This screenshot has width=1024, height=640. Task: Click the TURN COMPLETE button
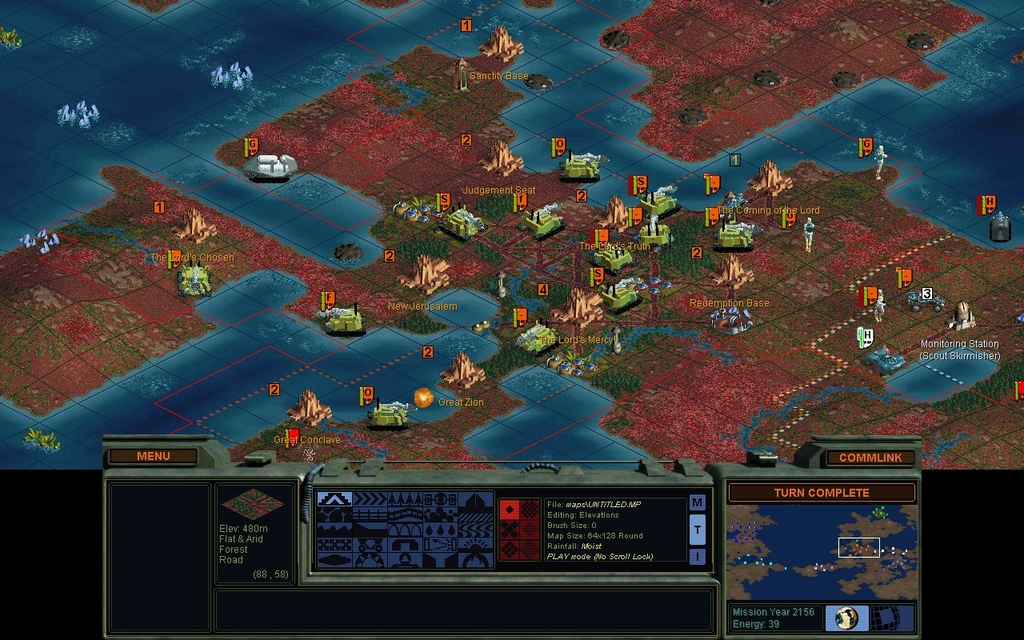coord(820,493)
